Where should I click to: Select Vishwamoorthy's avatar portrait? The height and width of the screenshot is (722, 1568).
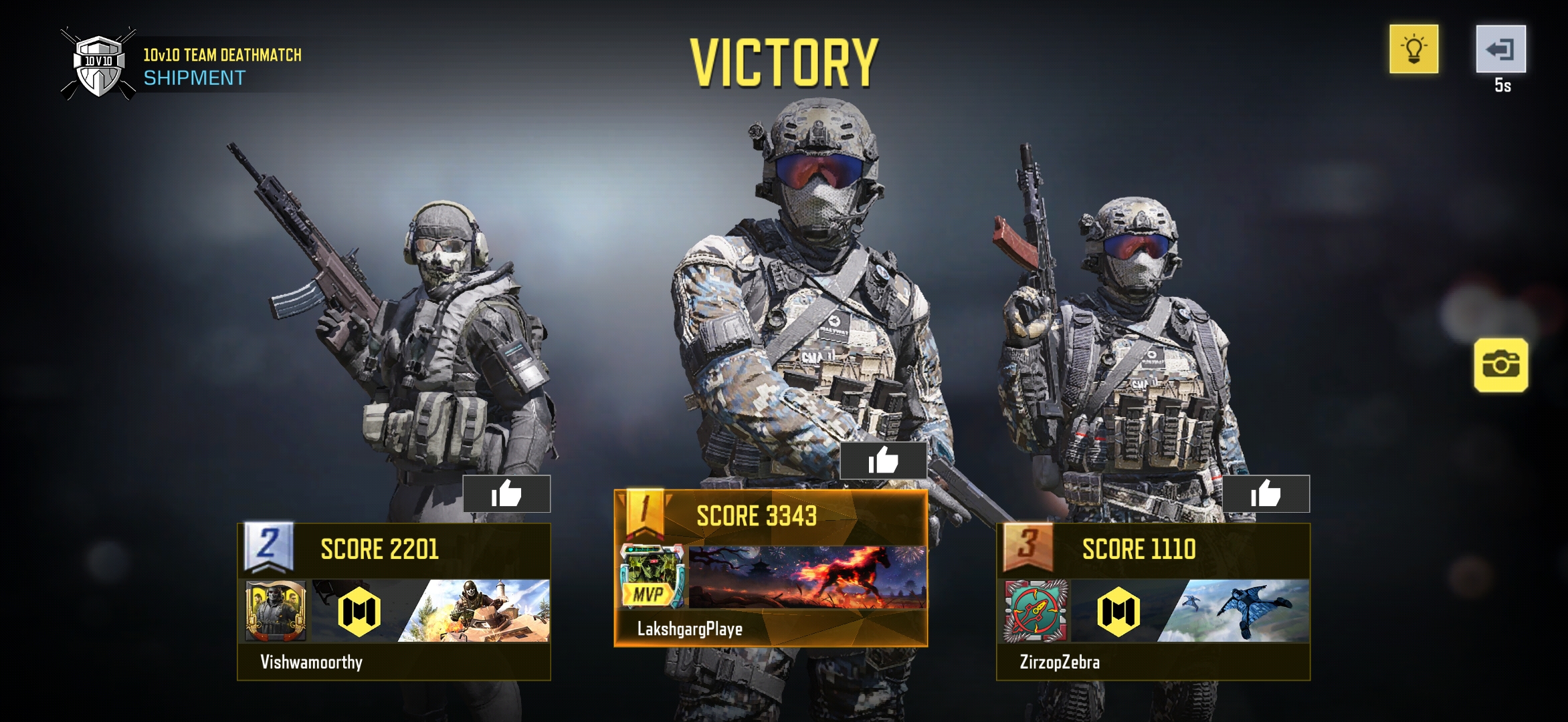tap(276, 611)
